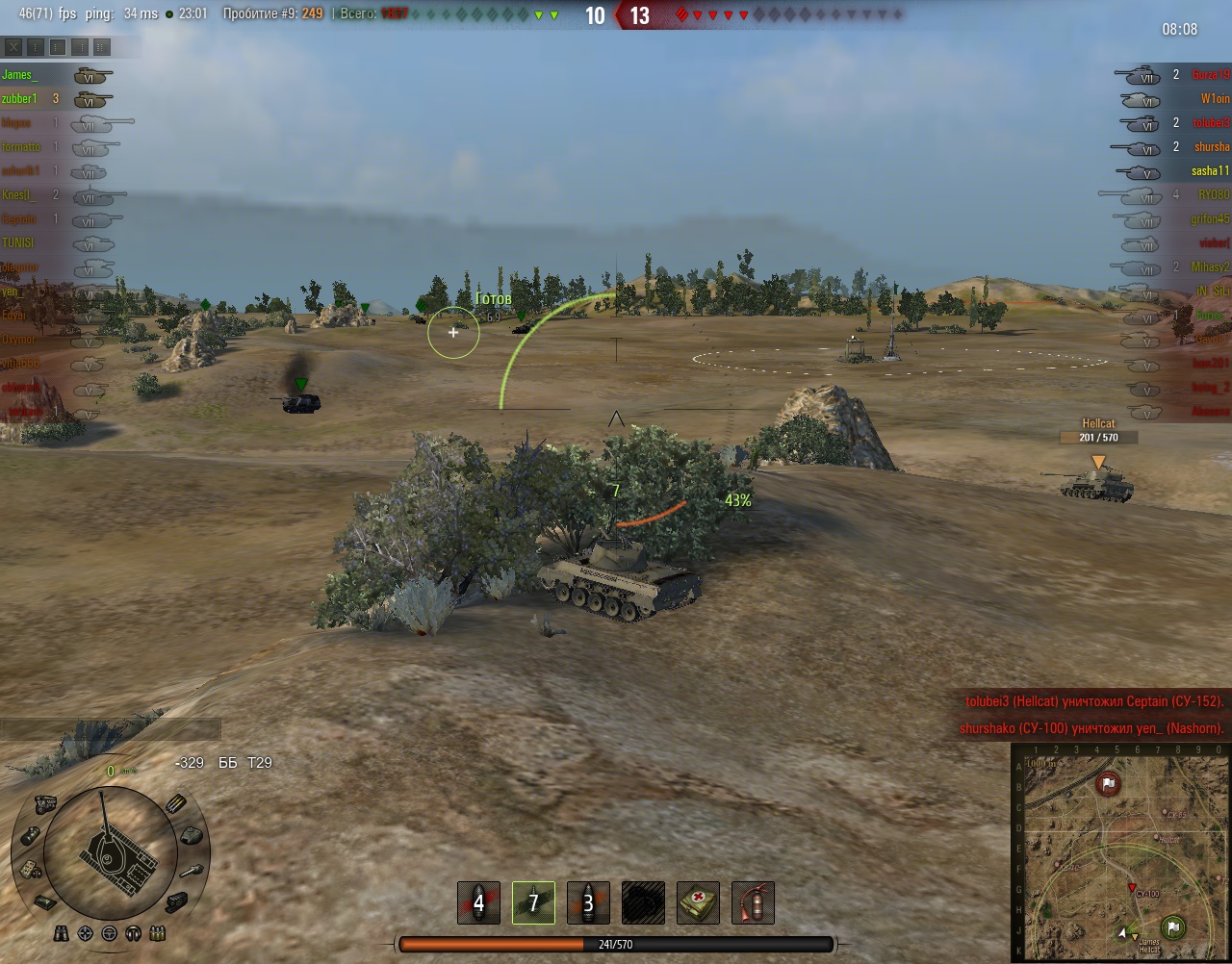Select the red-tipped shell slot with 3 rounds
Viewport: 1232px width, 964px height.
click(588, 902)
